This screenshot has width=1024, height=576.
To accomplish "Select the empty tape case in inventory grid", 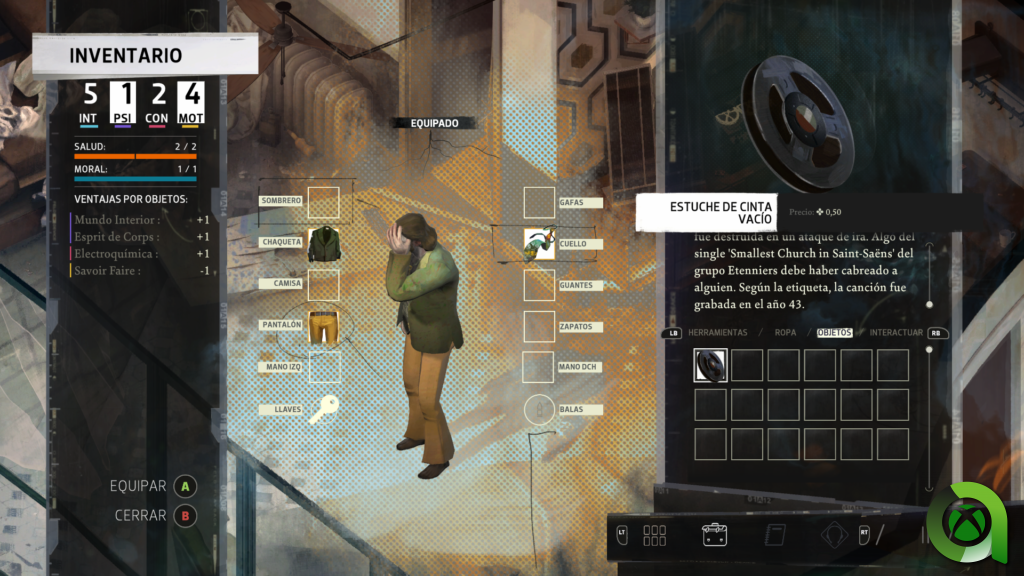I will click(711, 364).
